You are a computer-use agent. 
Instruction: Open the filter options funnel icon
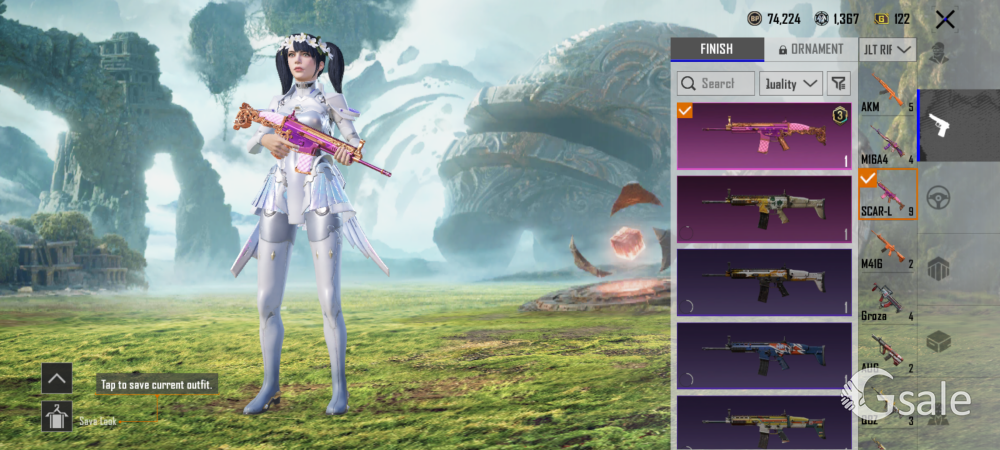click(x=838, y=84)
